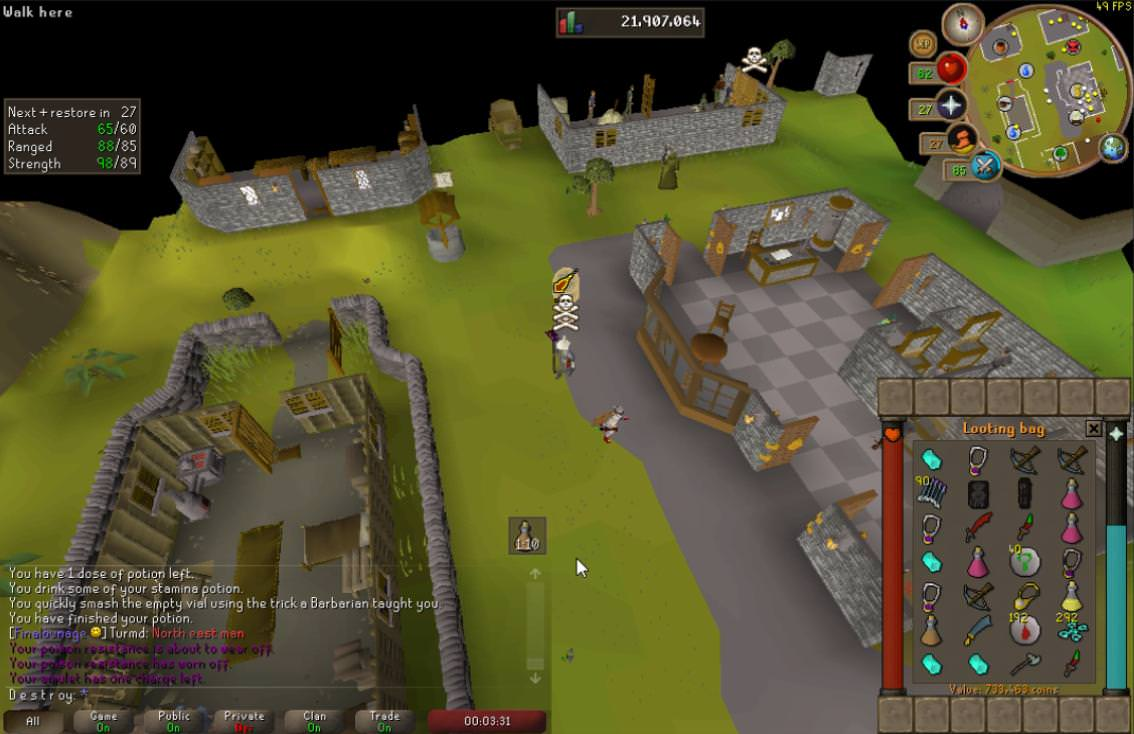Screen dimensions: 1134x734
Task: Select the yellow potion in looting bag
Action: coord(1071,596)
